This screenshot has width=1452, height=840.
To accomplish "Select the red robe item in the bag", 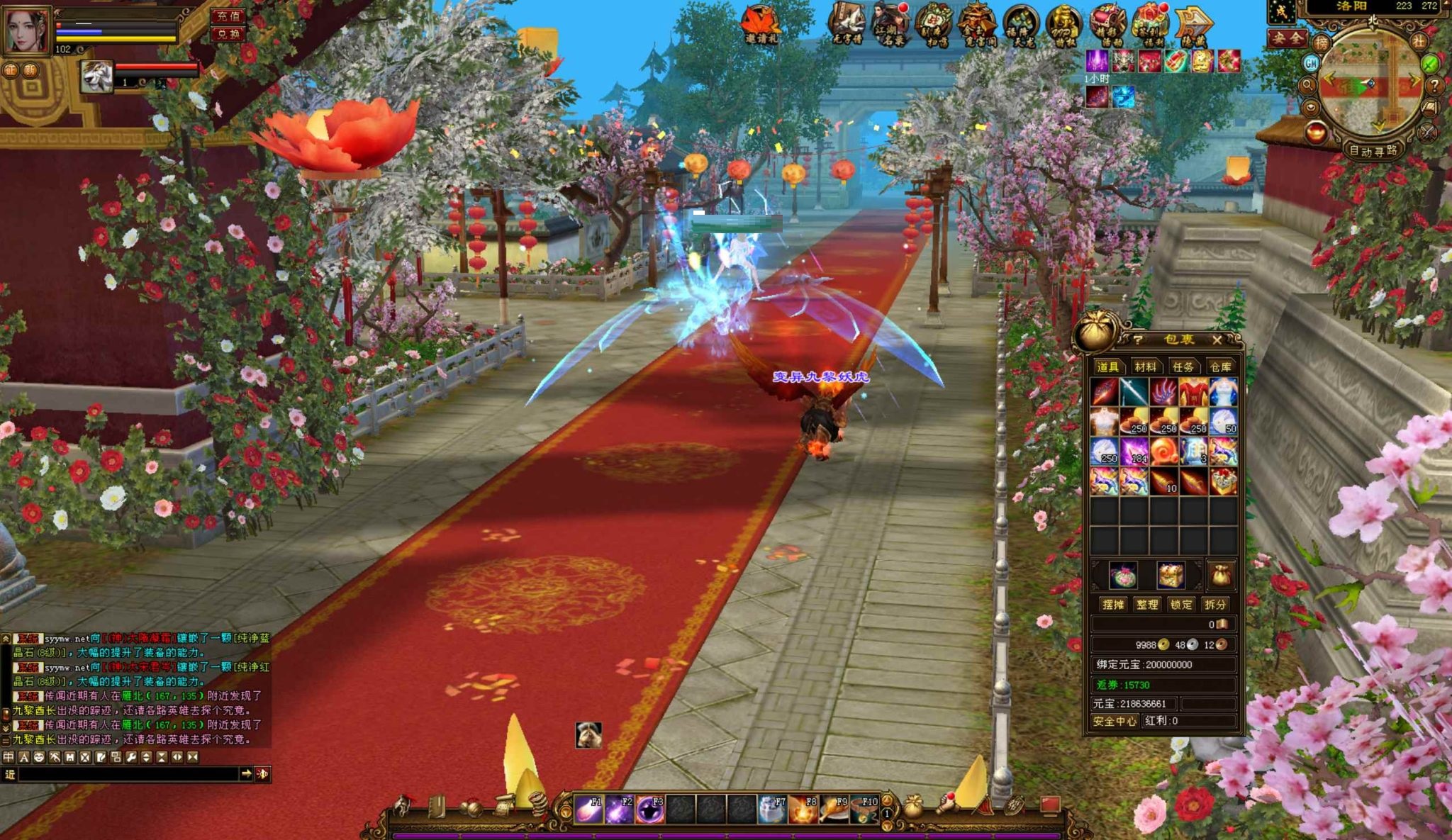I will pyautogui.click(x=1193, y=391).
